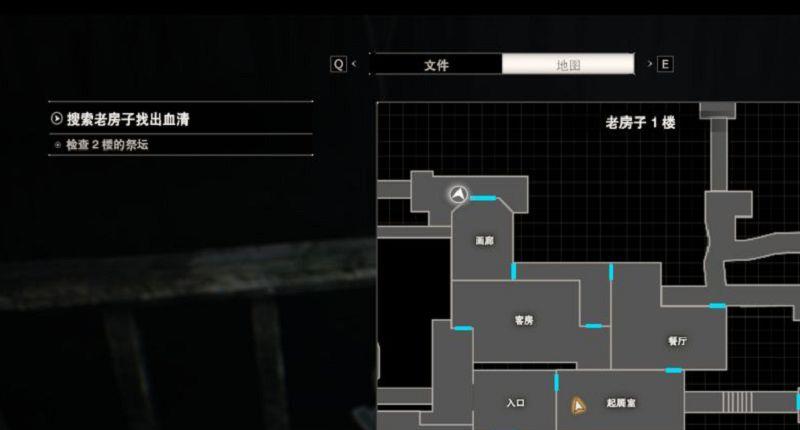Click the white arrow marker above 画廊
Screen dimensions: 800x430
(x=459, y=193)
